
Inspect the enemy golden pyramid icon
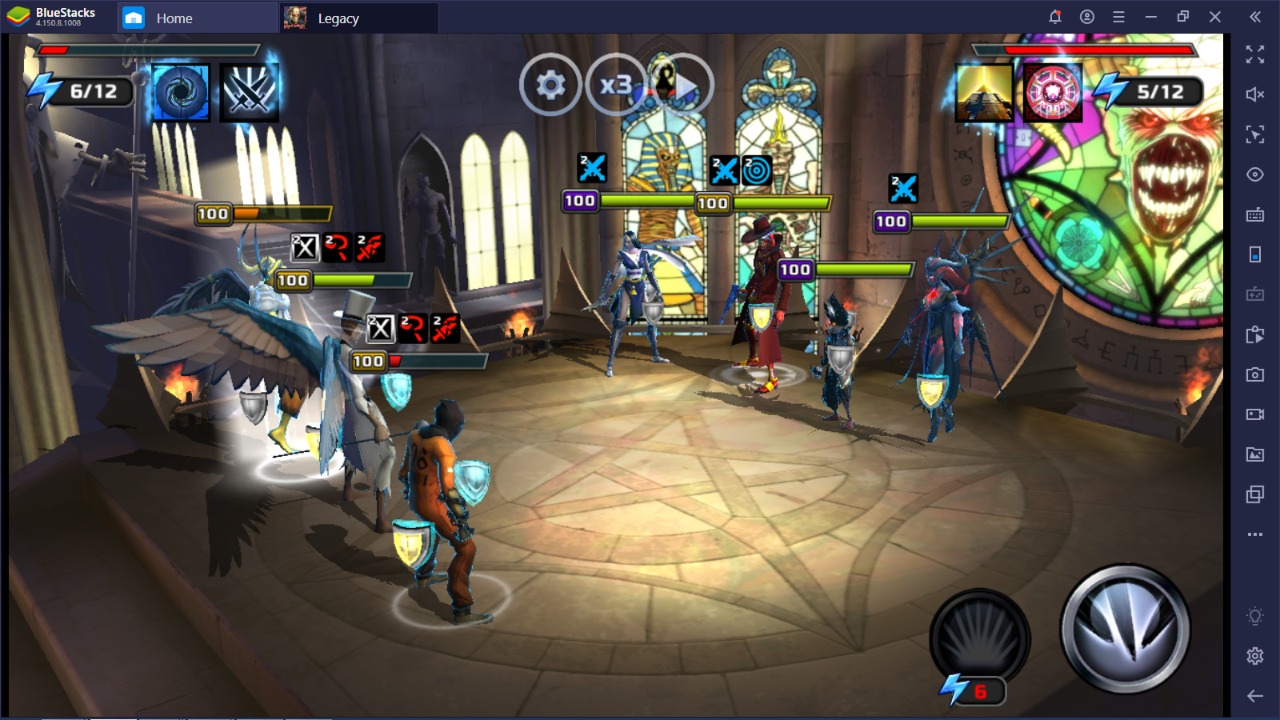(984, 93)
